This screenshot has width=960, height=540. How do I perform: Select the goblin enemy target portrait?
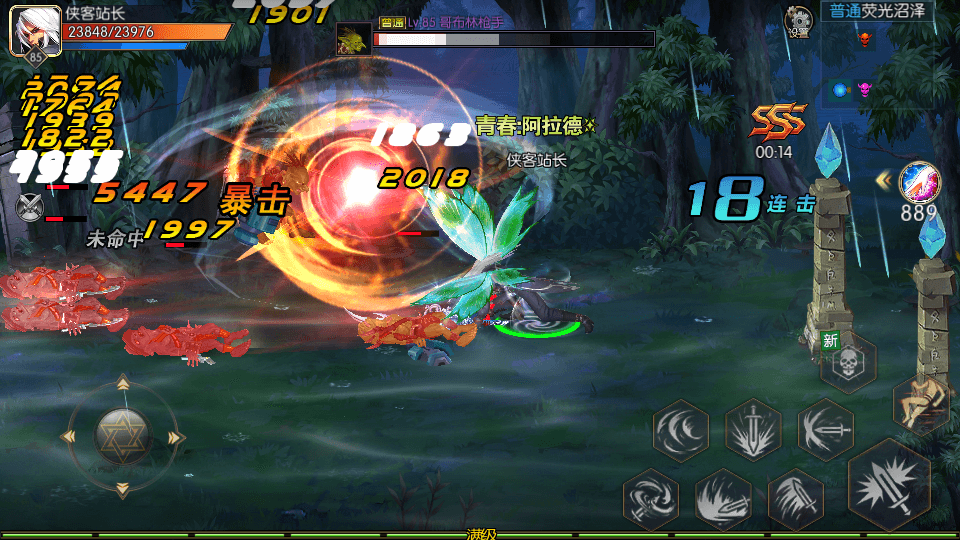351,38
